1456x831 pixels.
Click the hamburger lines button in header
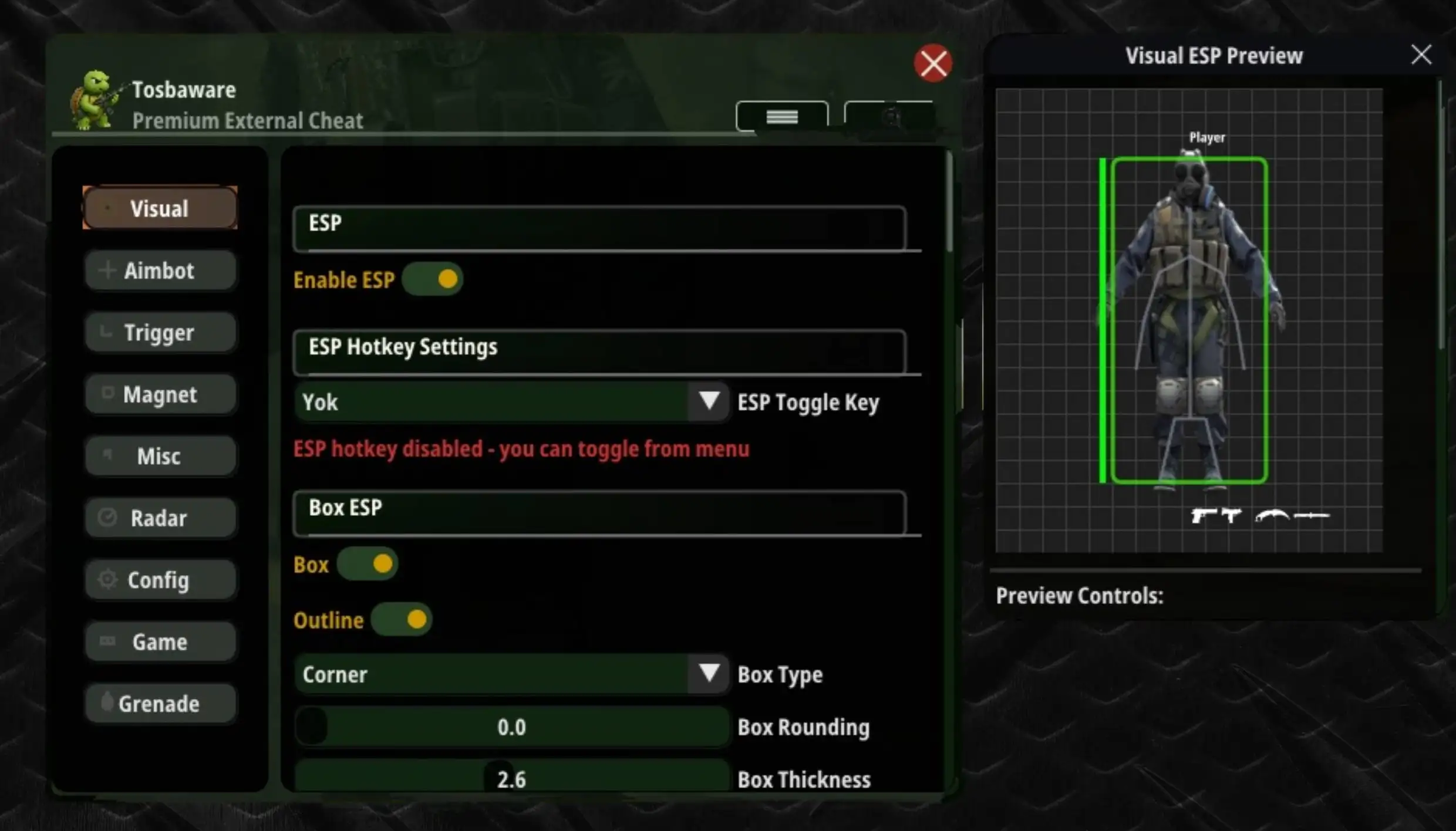pyautogui.click(x=782, y=117)
